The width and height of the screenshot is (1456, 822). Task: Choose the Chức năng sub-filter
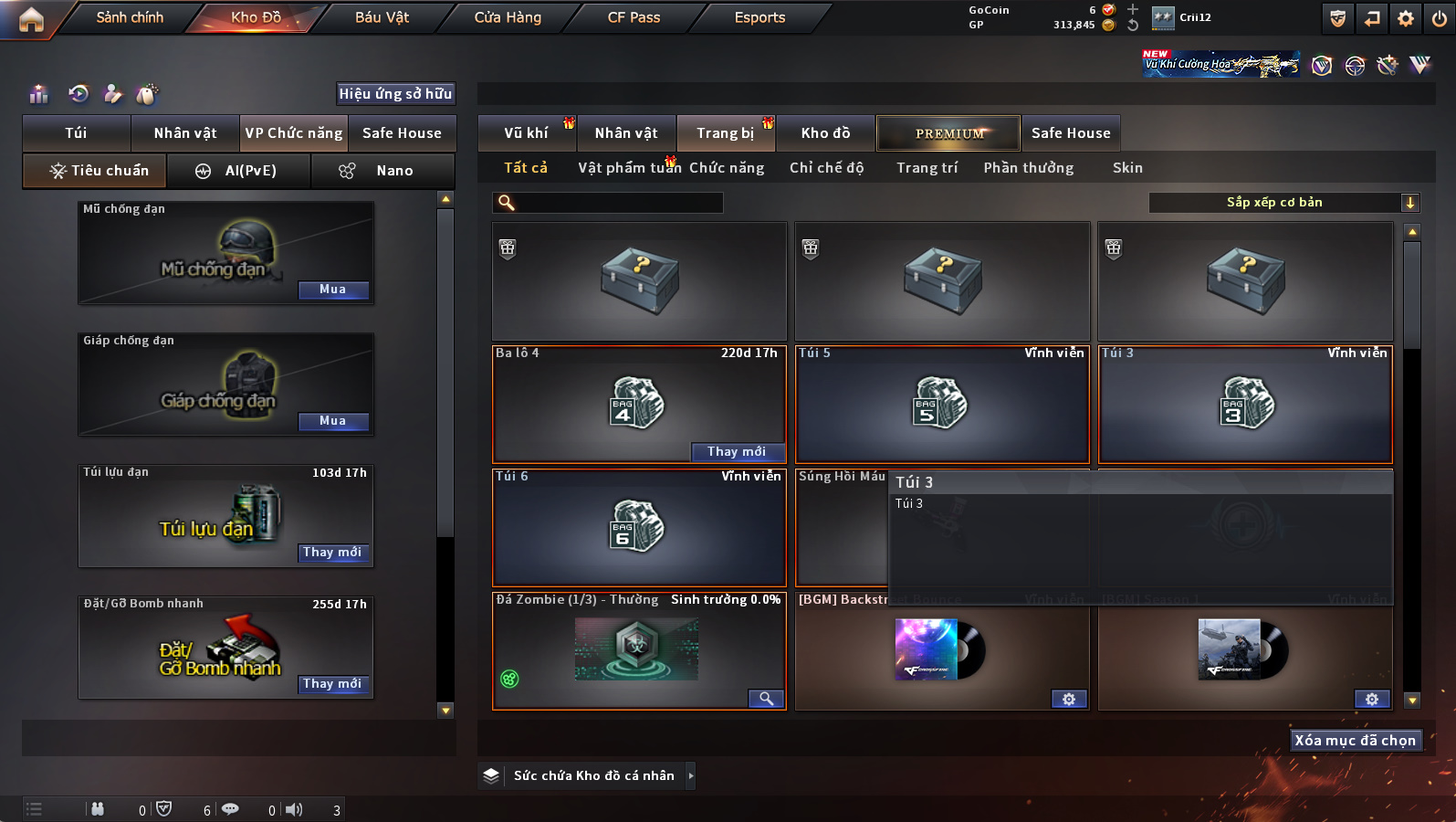727,168
